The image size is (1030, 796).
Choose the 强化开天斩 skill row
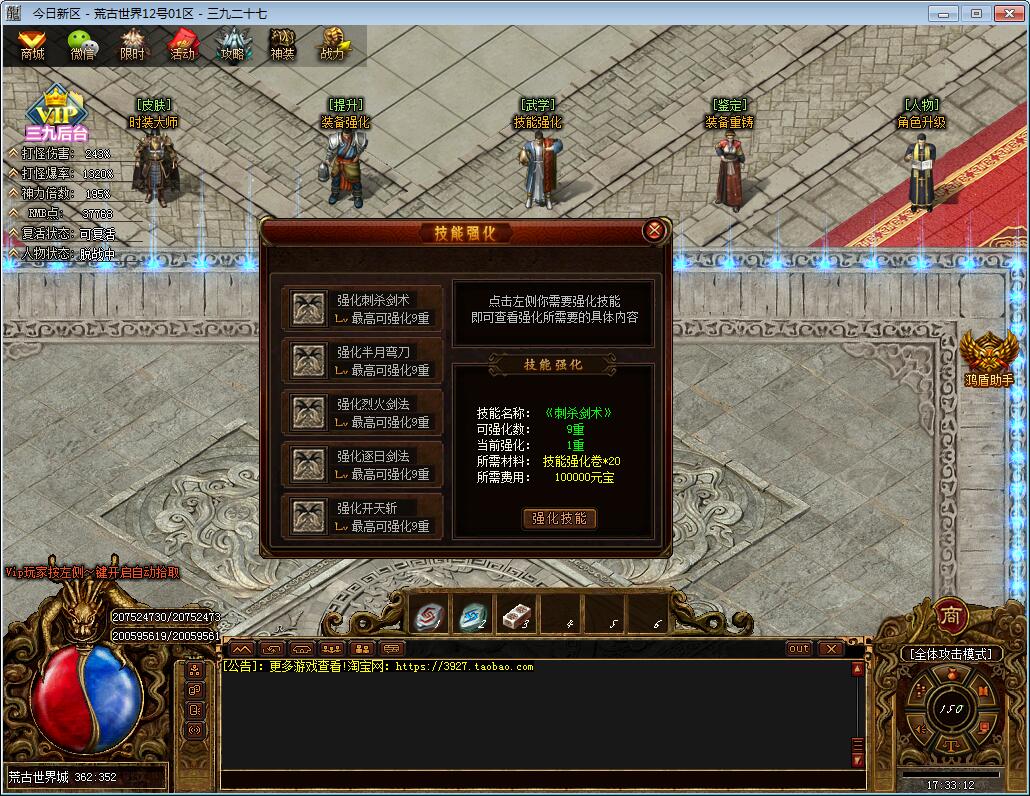pos(362,516)
